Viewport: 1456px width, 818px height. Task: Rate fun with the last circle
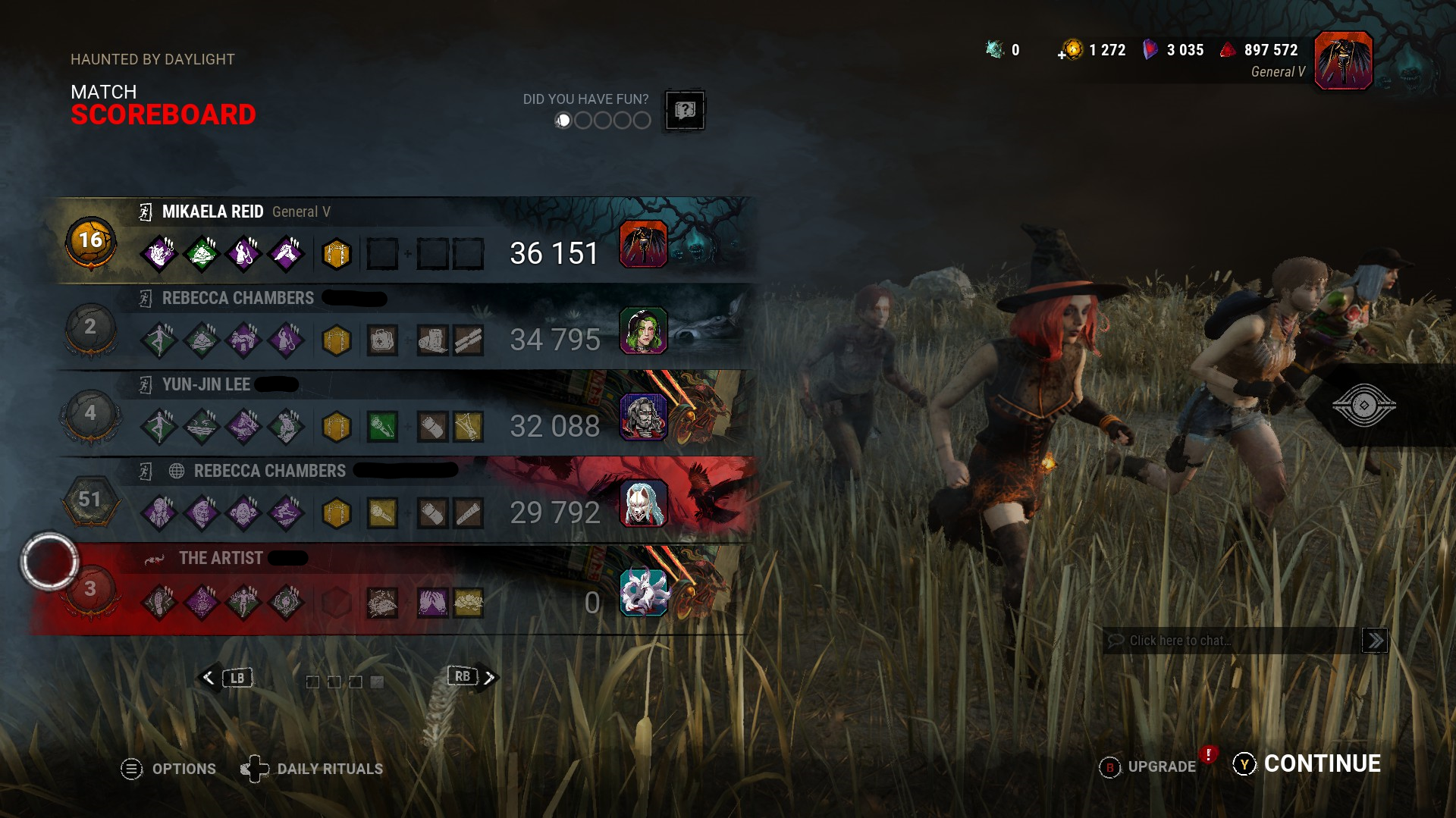pos(642,121)
